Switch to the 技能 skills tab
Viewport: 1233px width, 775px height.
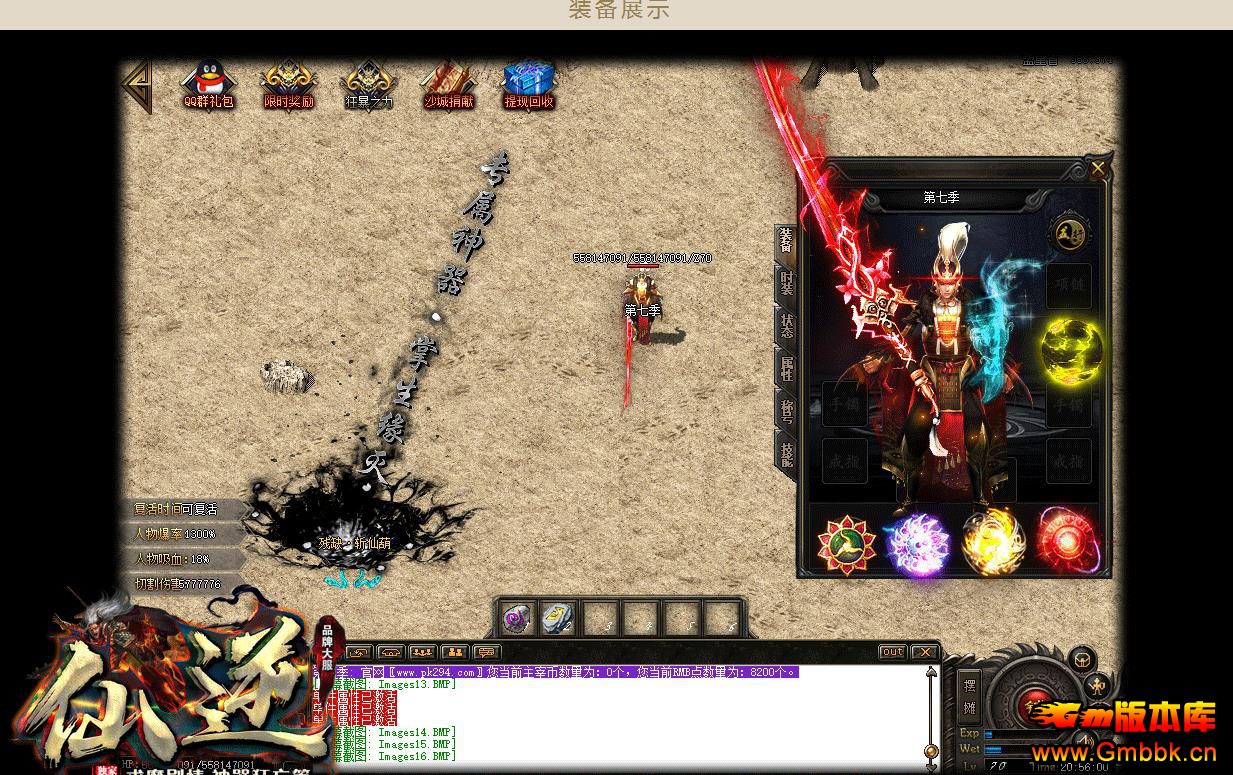(787, 452)
